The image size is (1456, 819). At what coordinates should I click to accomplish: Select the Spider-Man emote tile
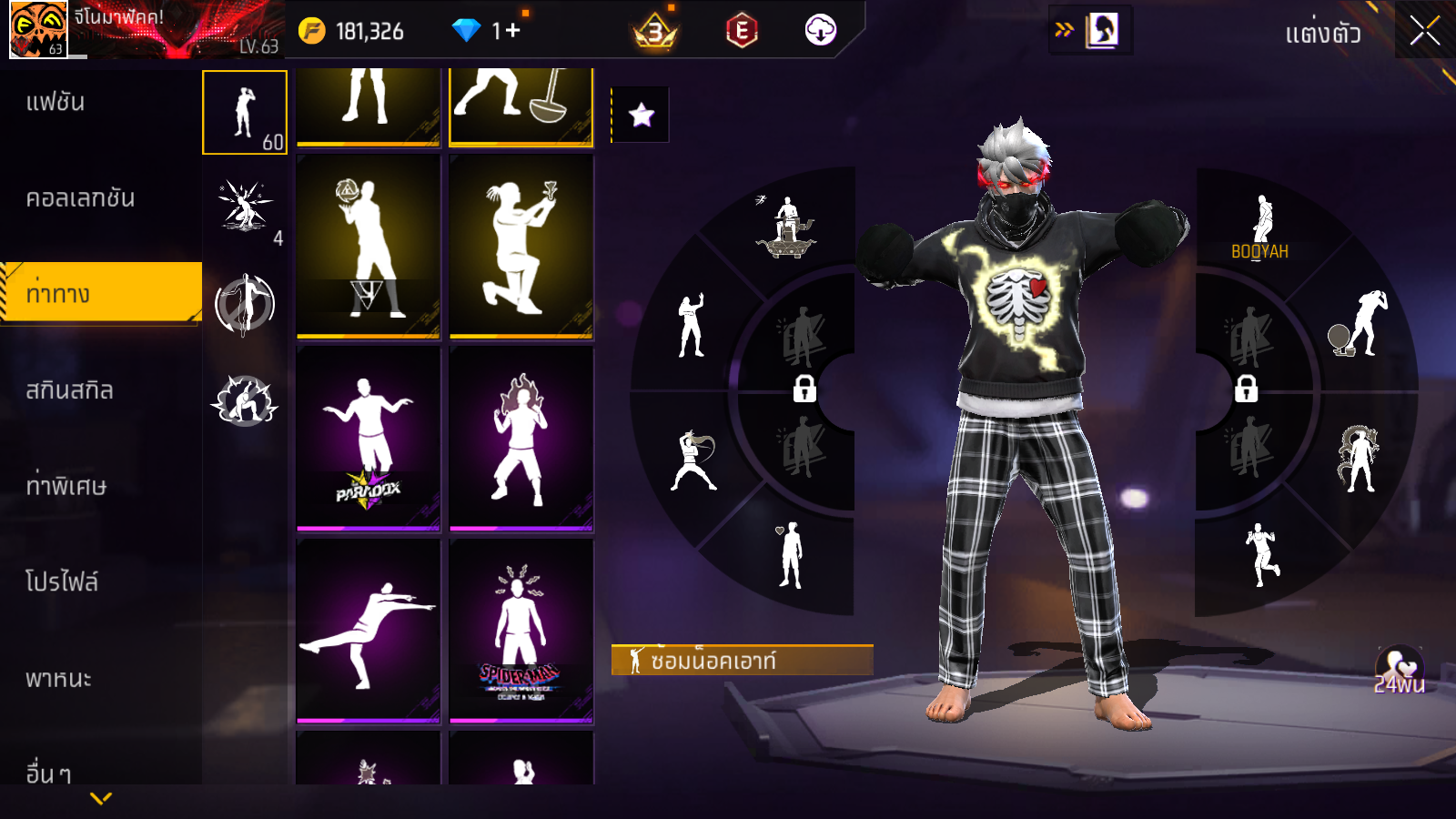pos(521,631)
